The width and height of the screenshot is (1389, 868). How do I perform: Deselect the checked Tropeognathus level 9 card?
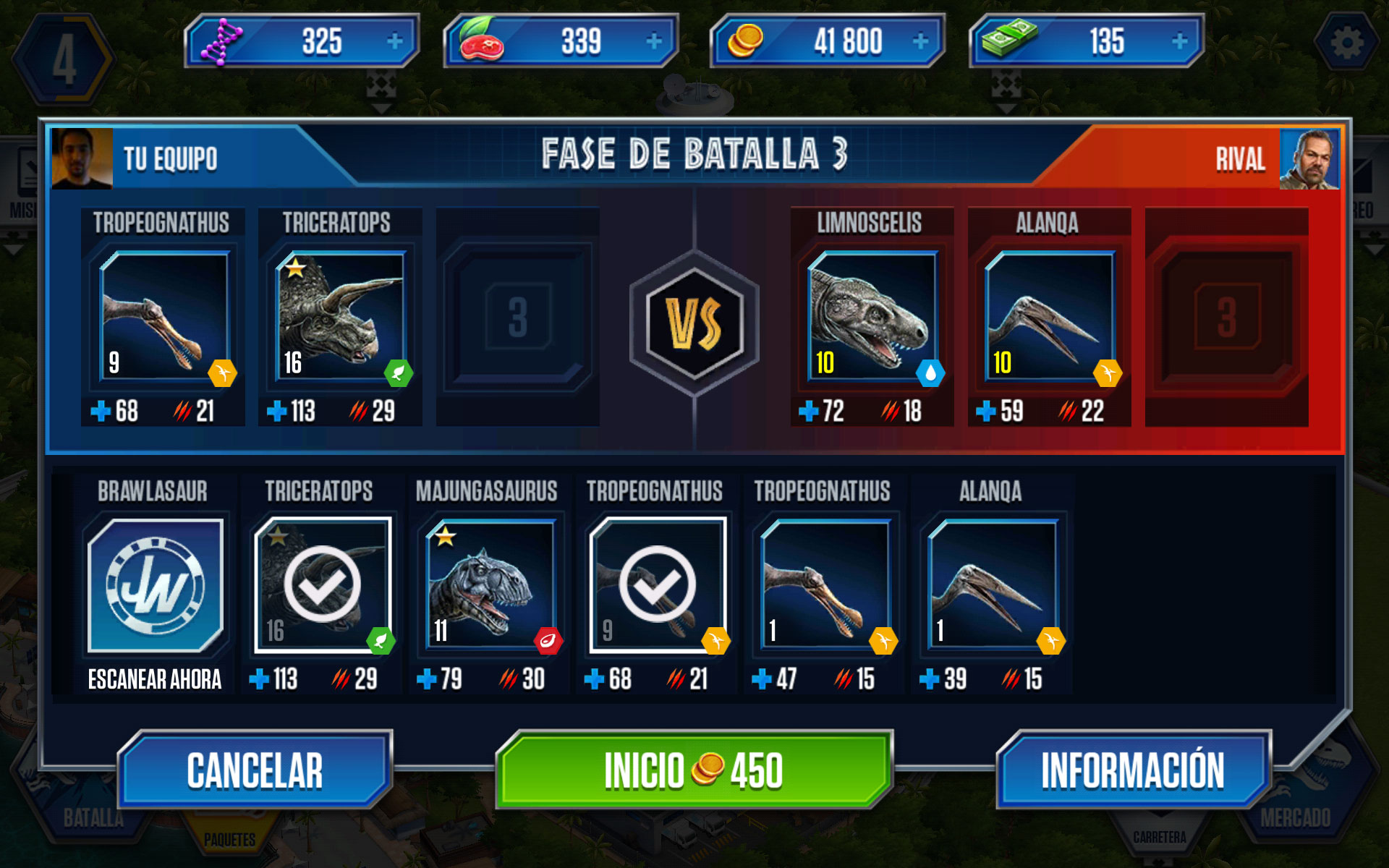point(658,584)
